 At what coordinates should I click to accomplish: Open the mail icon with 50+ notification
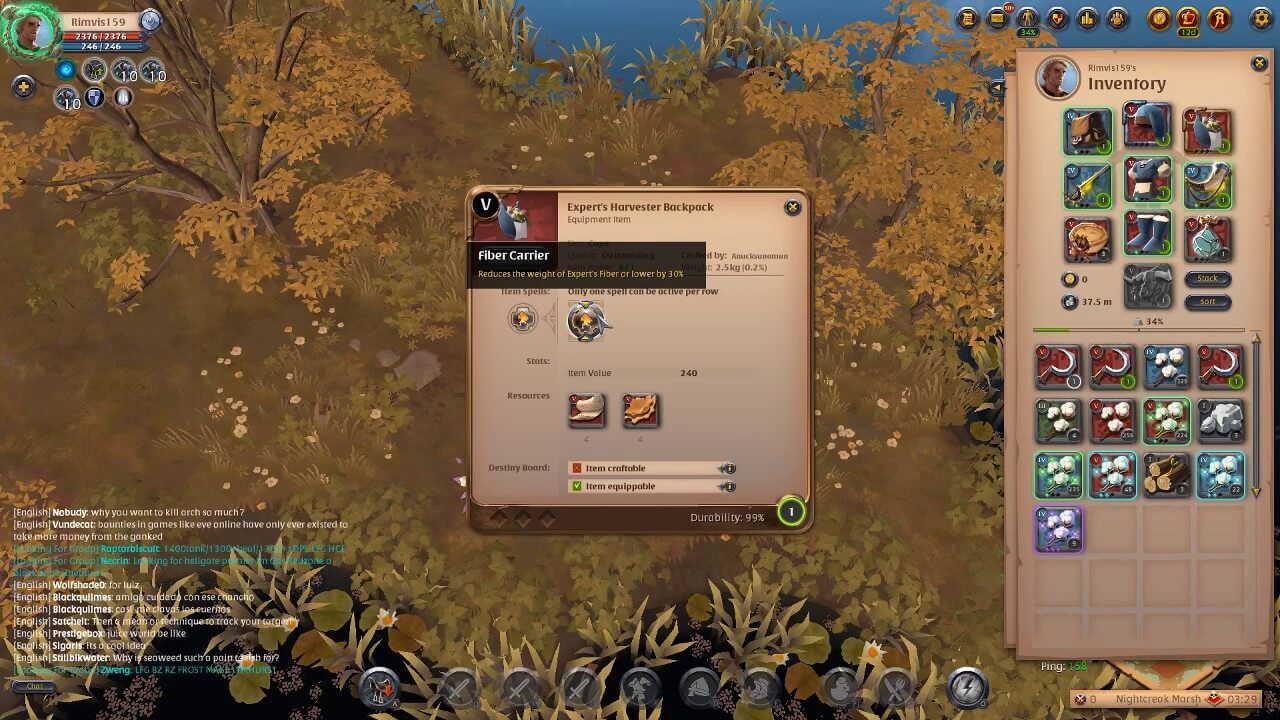pyautogui.click(x=996, y=17)
